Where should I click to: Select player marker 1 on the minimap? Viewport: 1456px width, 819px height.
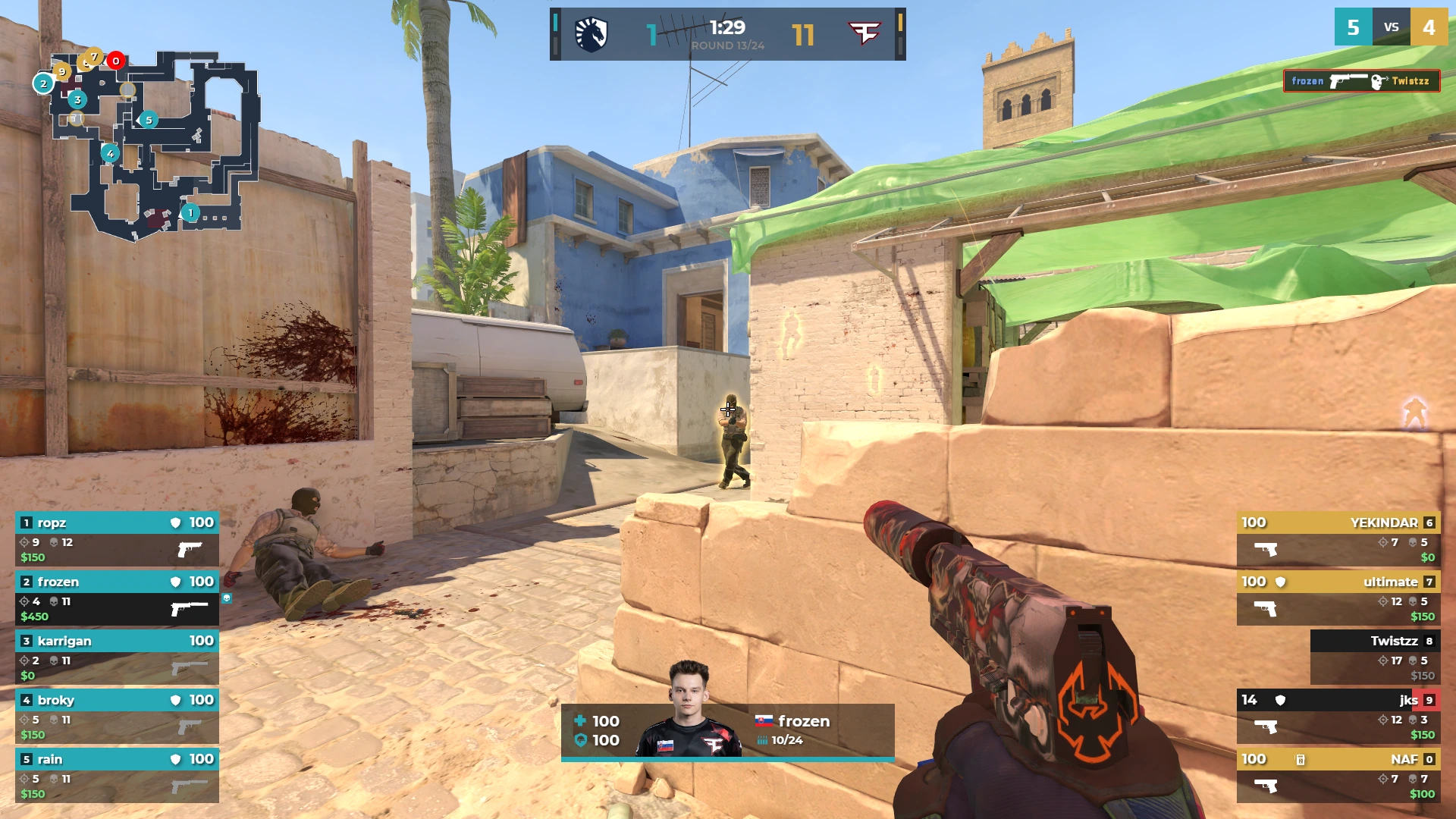click(190, 213)
